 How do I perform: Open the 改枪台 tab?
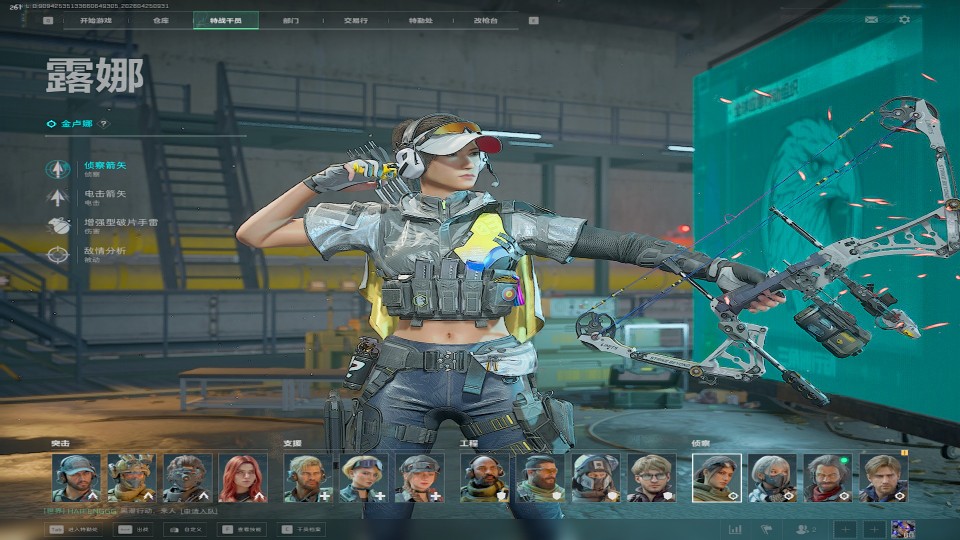pyautogui.click(x=484, y=20)
